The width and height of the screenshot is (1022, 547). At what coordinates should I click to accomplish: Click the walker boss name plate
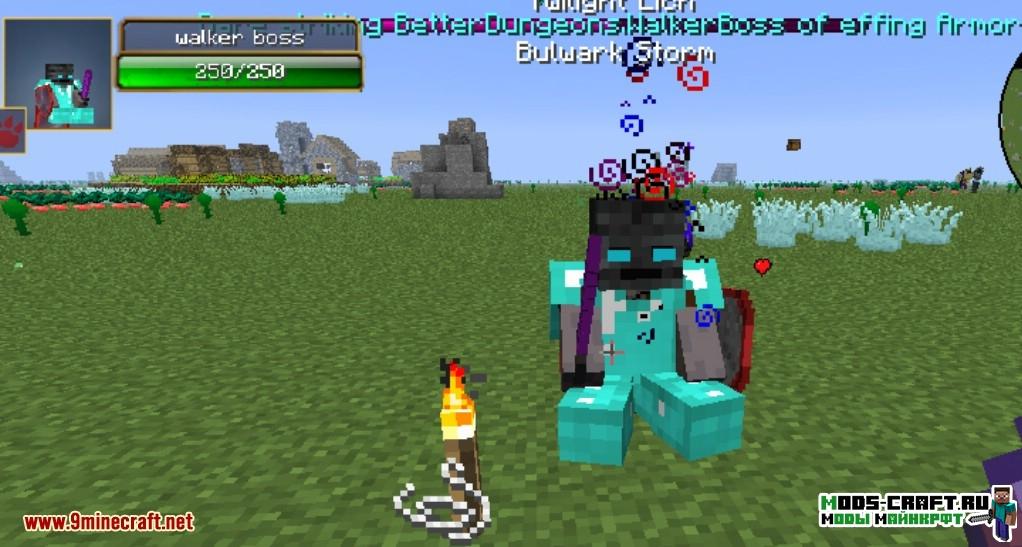coord(240,37)
